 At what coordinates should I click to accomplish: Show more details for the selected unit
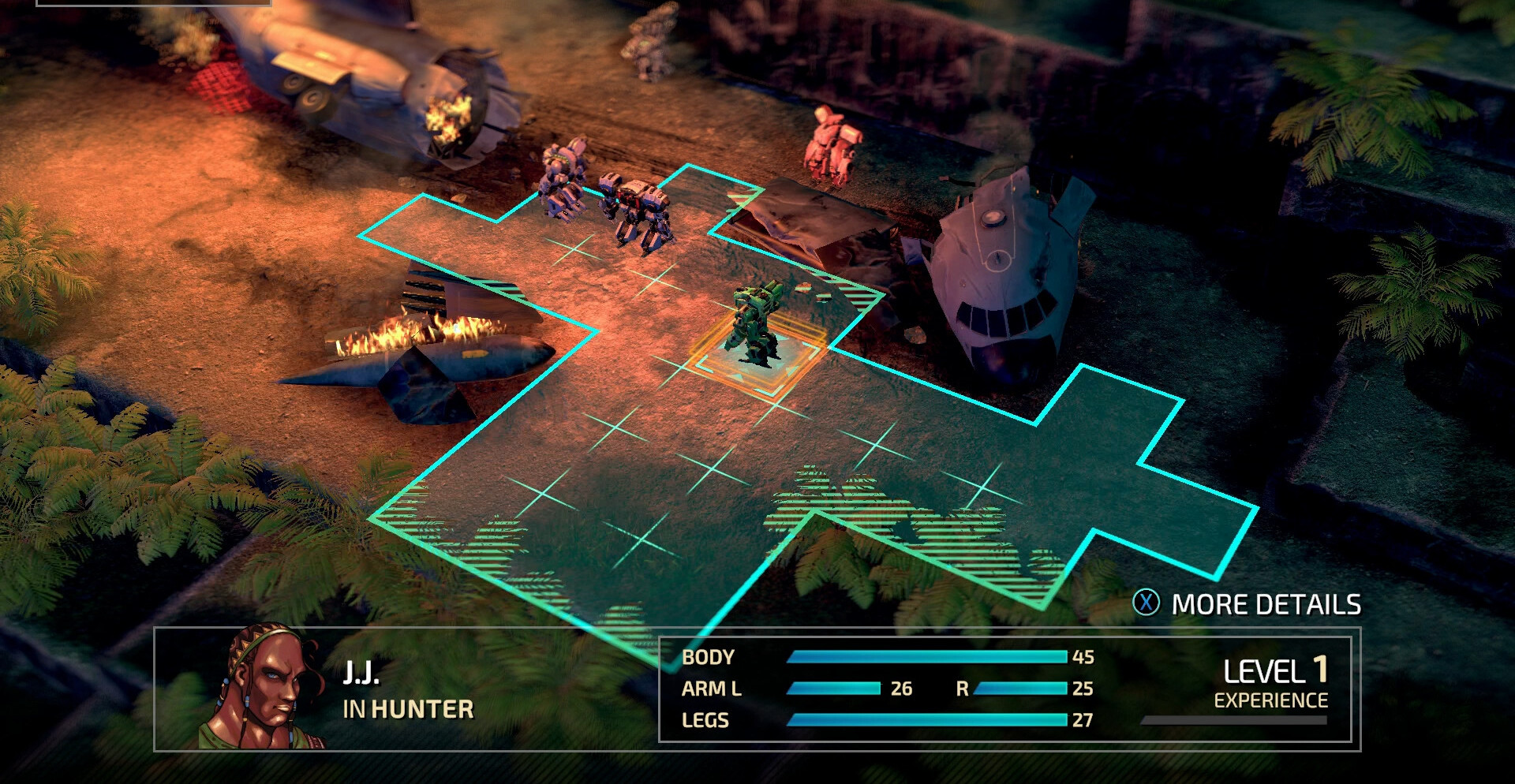1248,604
